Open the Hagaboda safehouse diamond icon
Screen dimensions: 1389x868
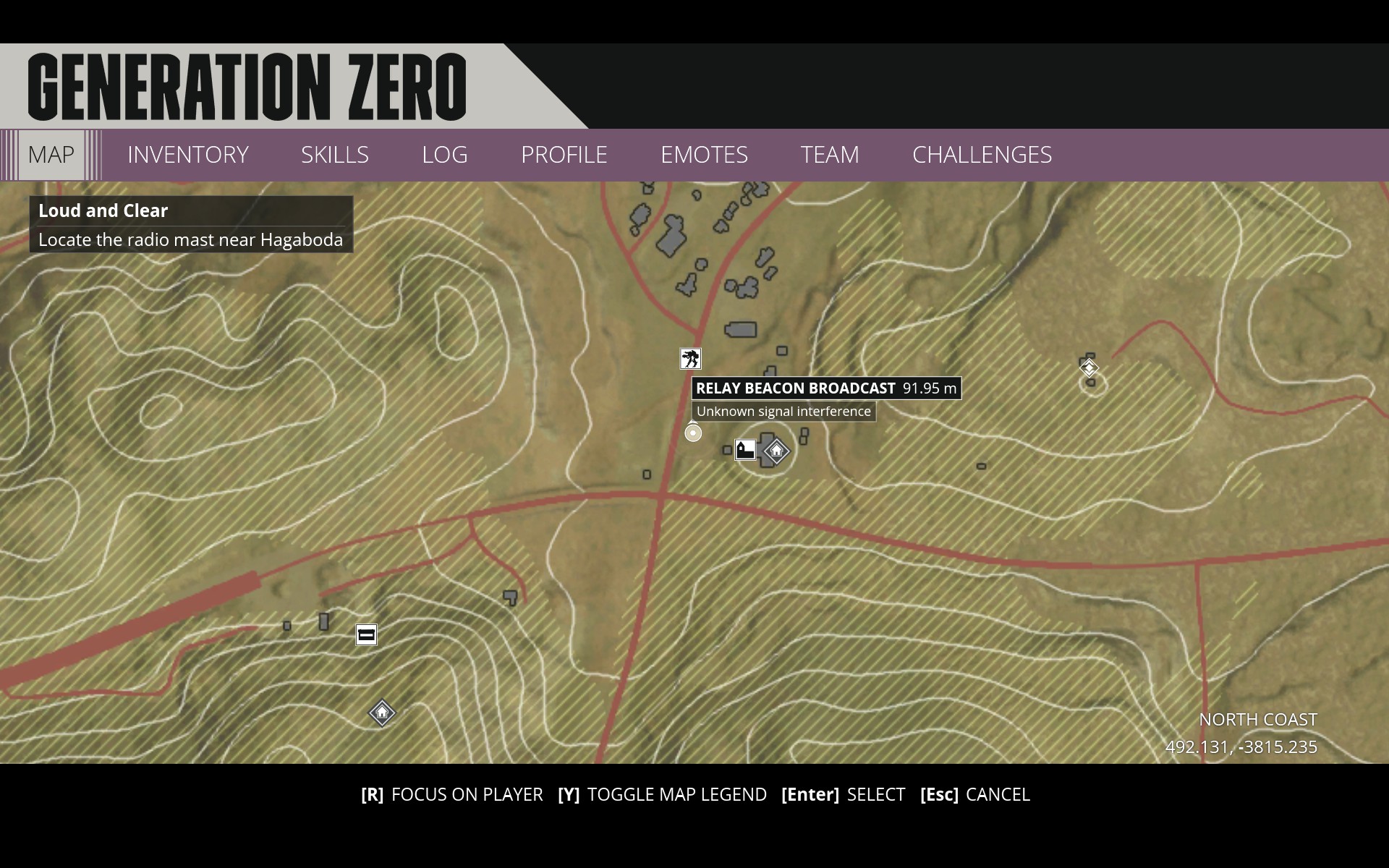click(x=776, y=451)
